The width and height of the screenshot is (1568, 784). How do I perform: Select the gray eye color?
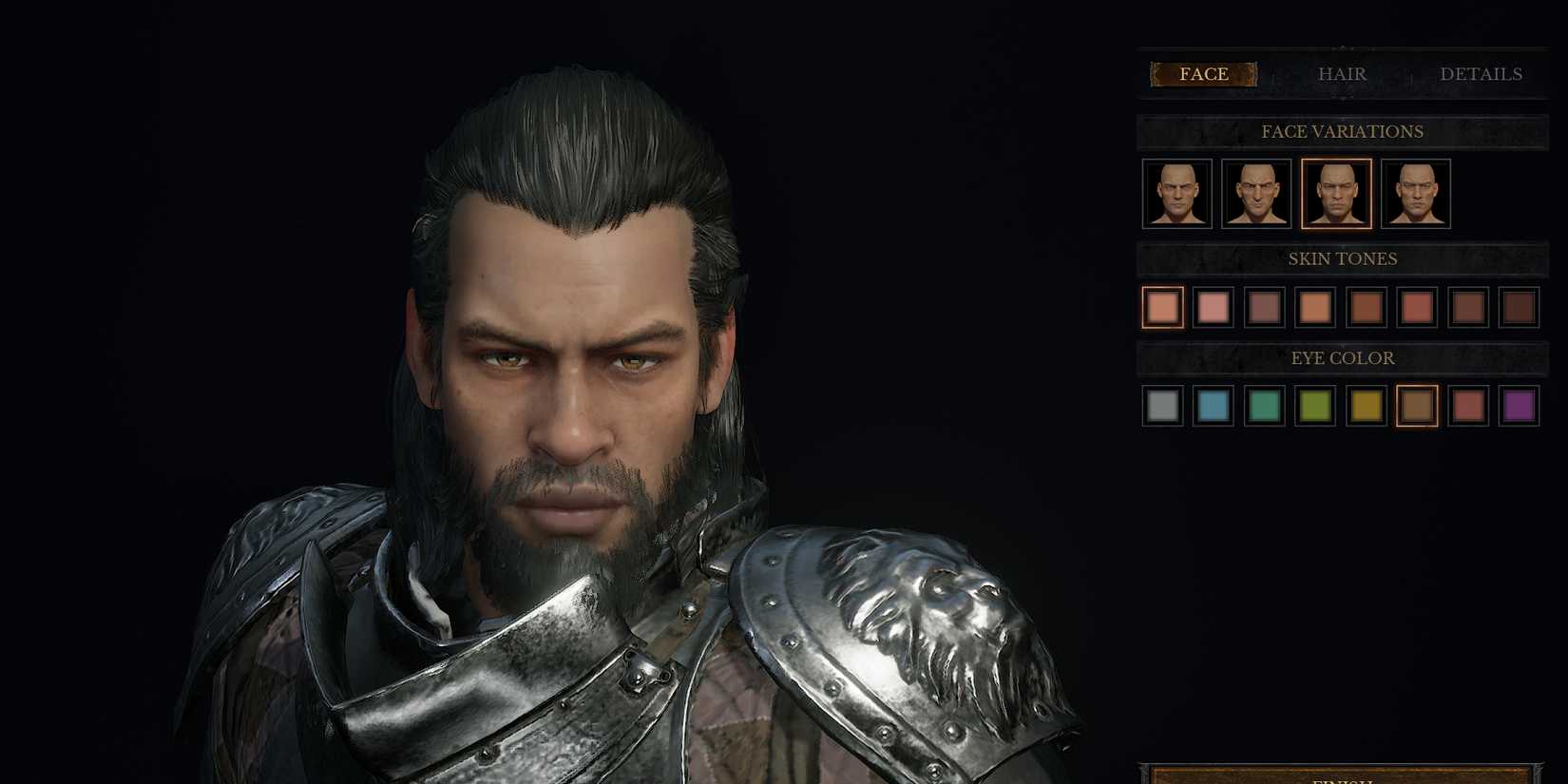point(1162,407)
